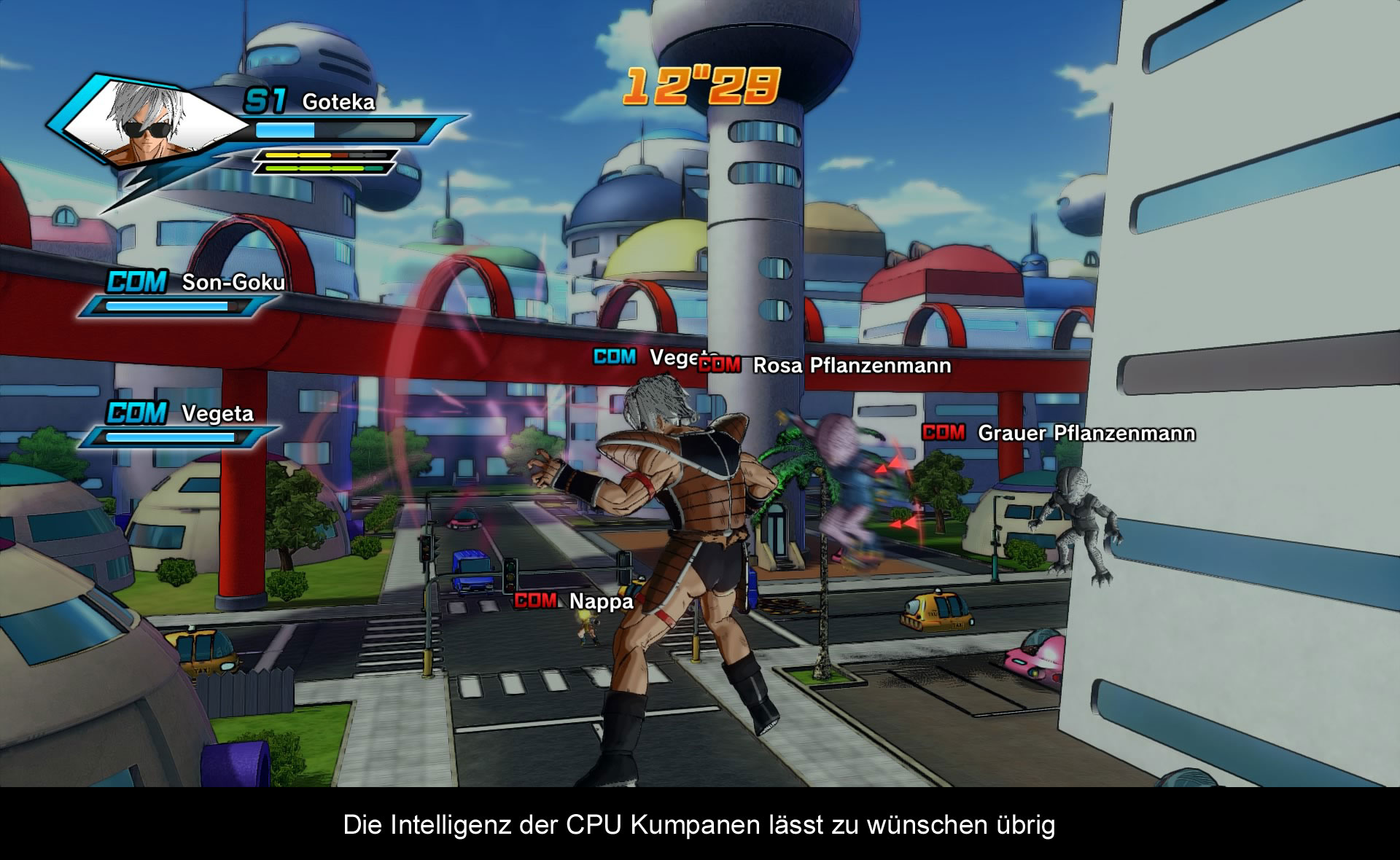Select the Son-Goku ally panel
1400x860 pixels.
click(x=184, y=293)
